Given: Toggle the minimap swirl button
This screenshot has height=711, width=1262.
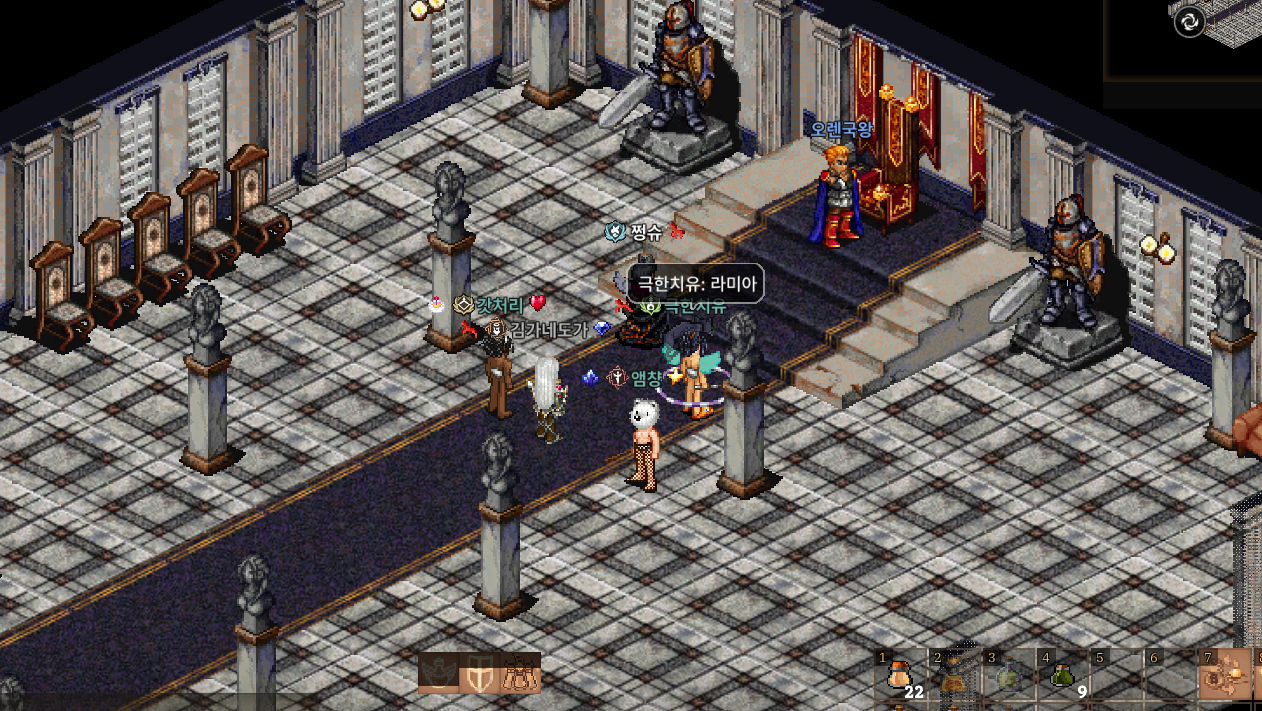Looking at the screenshot, I should tap(1189, 21).
